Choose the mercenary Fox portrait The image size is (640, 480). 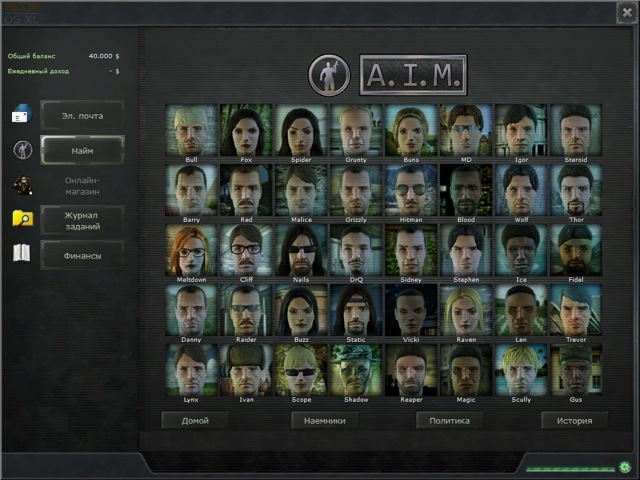point(246,130)
